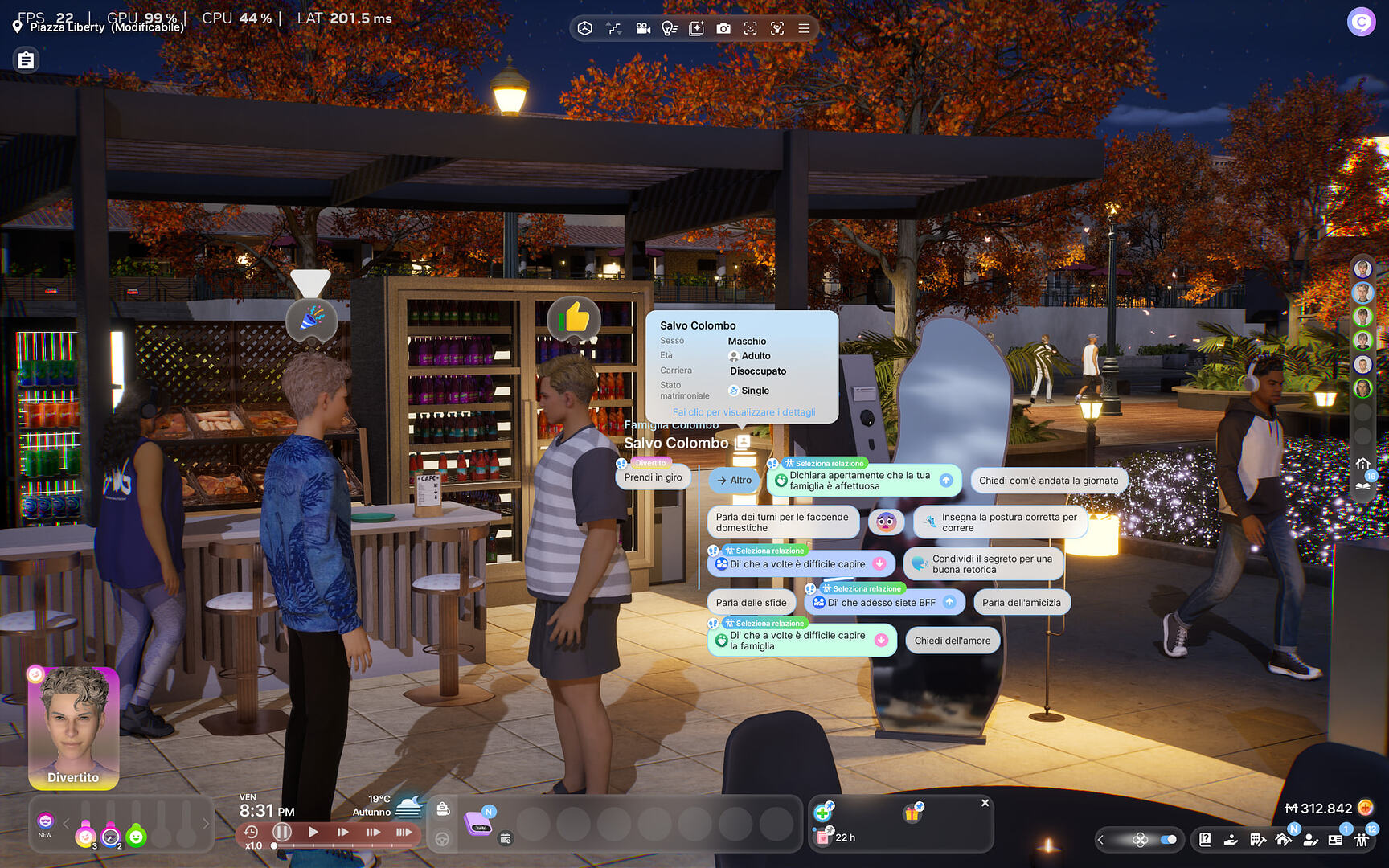
Task: Click the build hammer icon with N badge
Action: tap(1285, 841)
